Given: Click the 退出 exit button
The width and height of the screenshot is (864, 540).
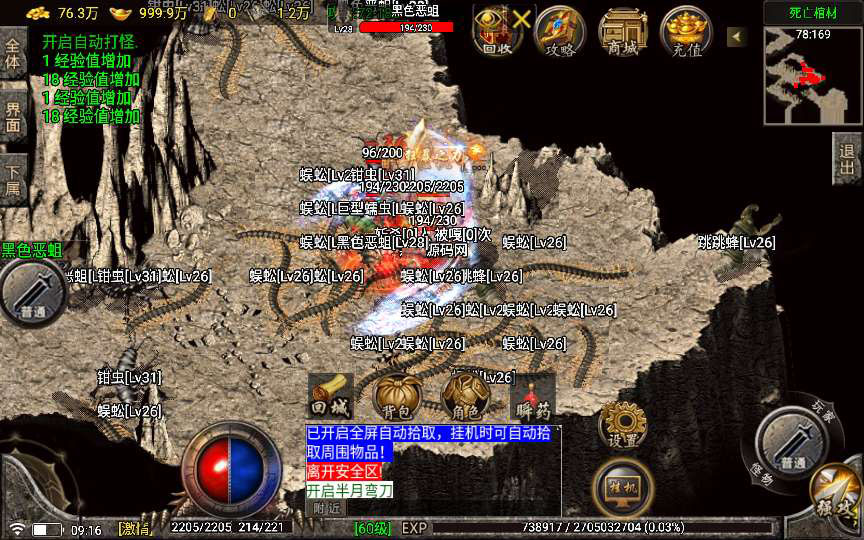Looking at the screenshot, I should (x=847, y=159).
